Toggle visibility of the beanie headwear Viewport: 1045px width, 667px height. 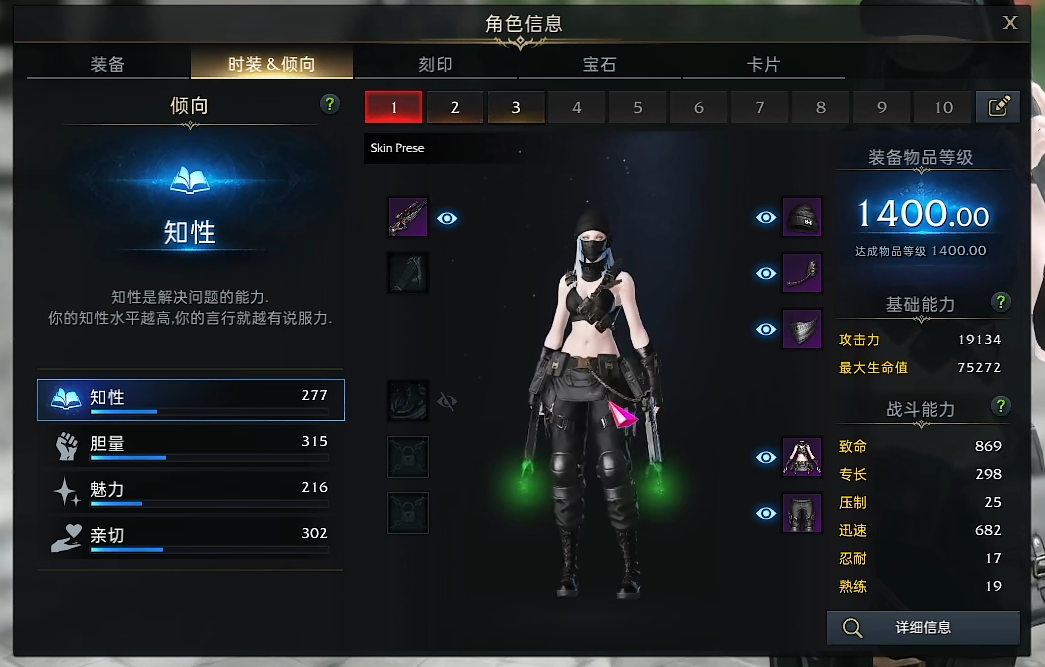coord(766,217)
